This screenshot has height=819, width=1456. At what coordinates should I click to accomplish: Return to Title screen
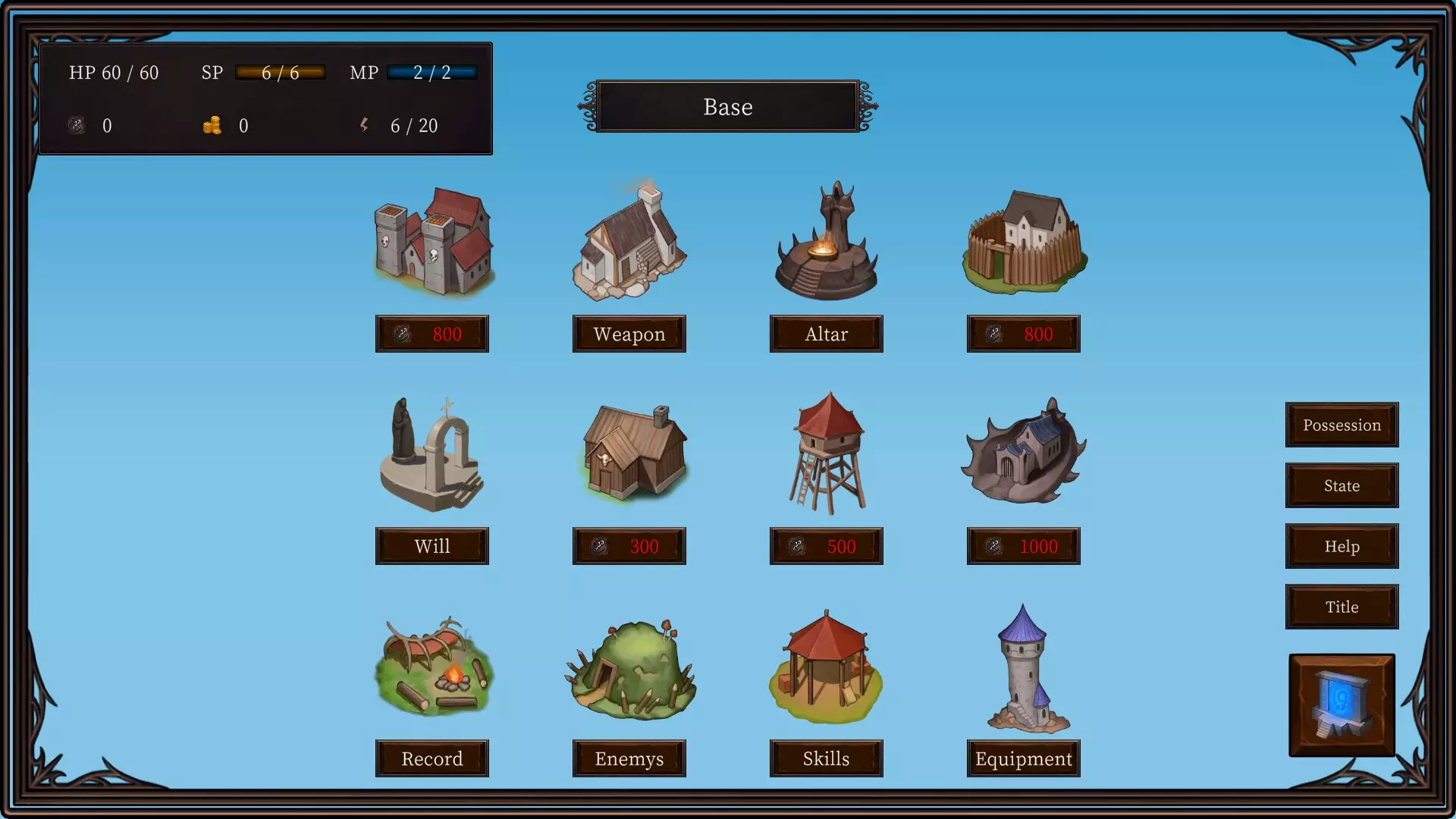1341,607
